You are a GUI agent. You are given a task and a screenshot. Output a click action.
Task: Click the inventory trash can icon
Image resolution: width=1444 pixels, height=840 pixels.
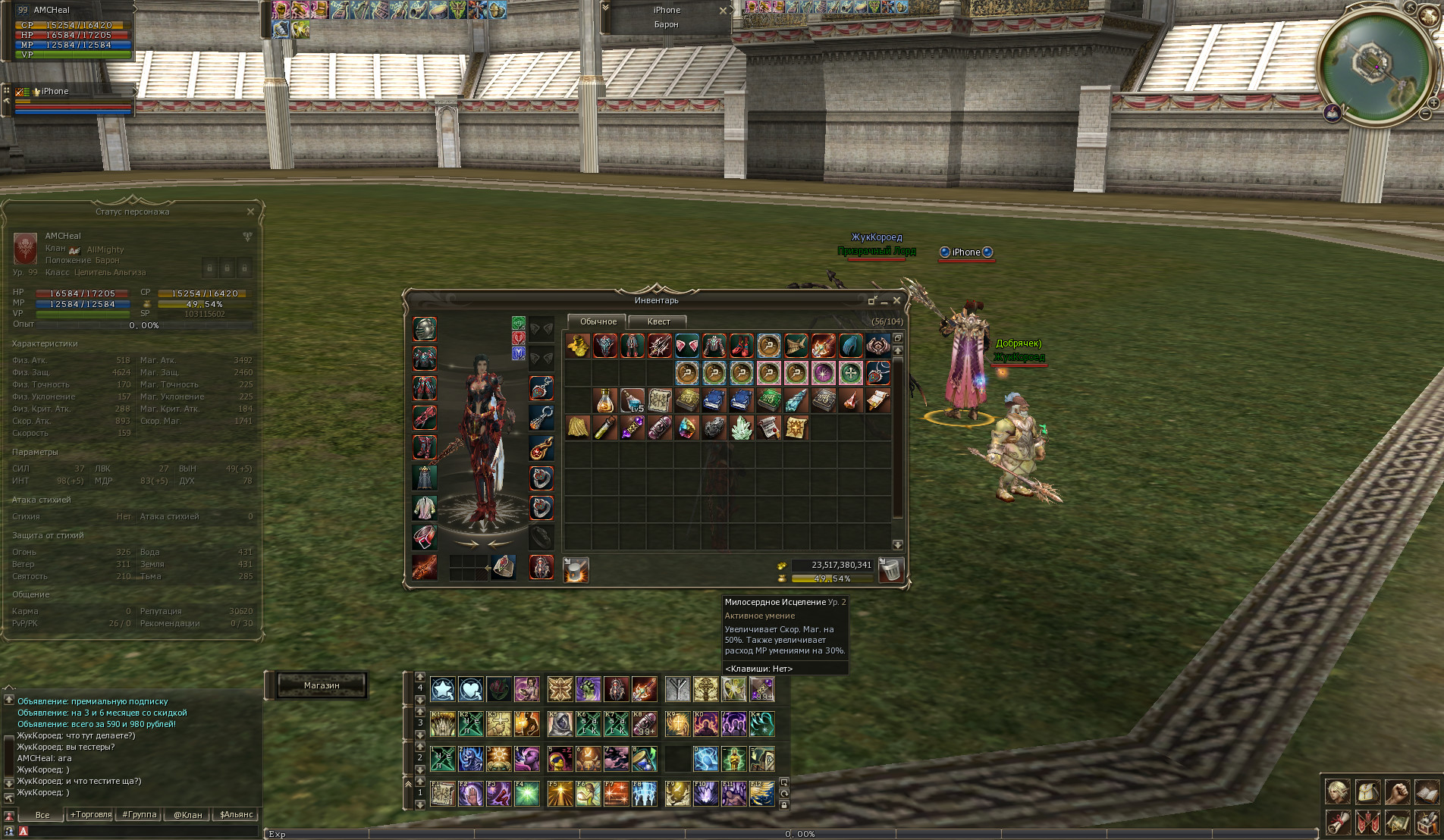[x=891, y=569]
